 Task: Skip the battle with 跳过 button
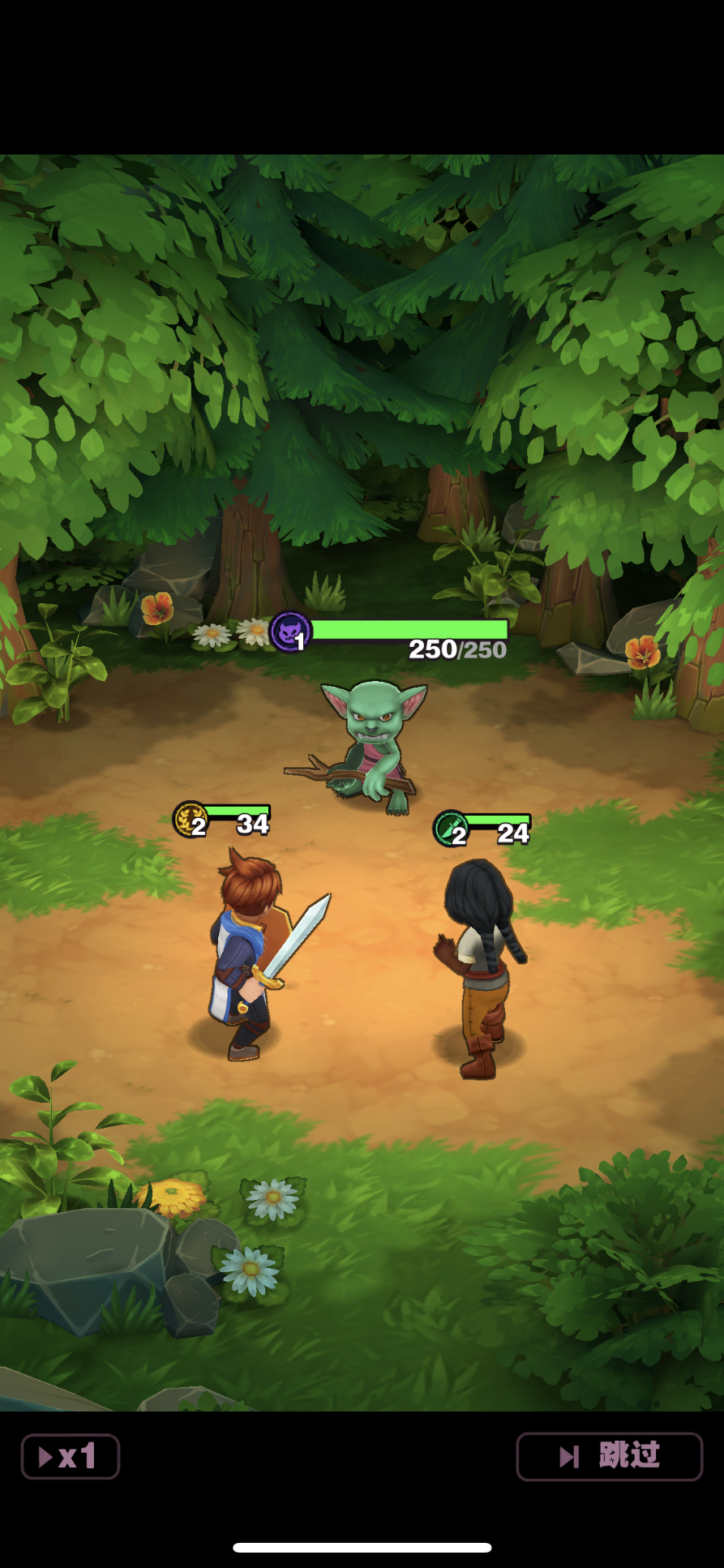[x=609, y=1456]
